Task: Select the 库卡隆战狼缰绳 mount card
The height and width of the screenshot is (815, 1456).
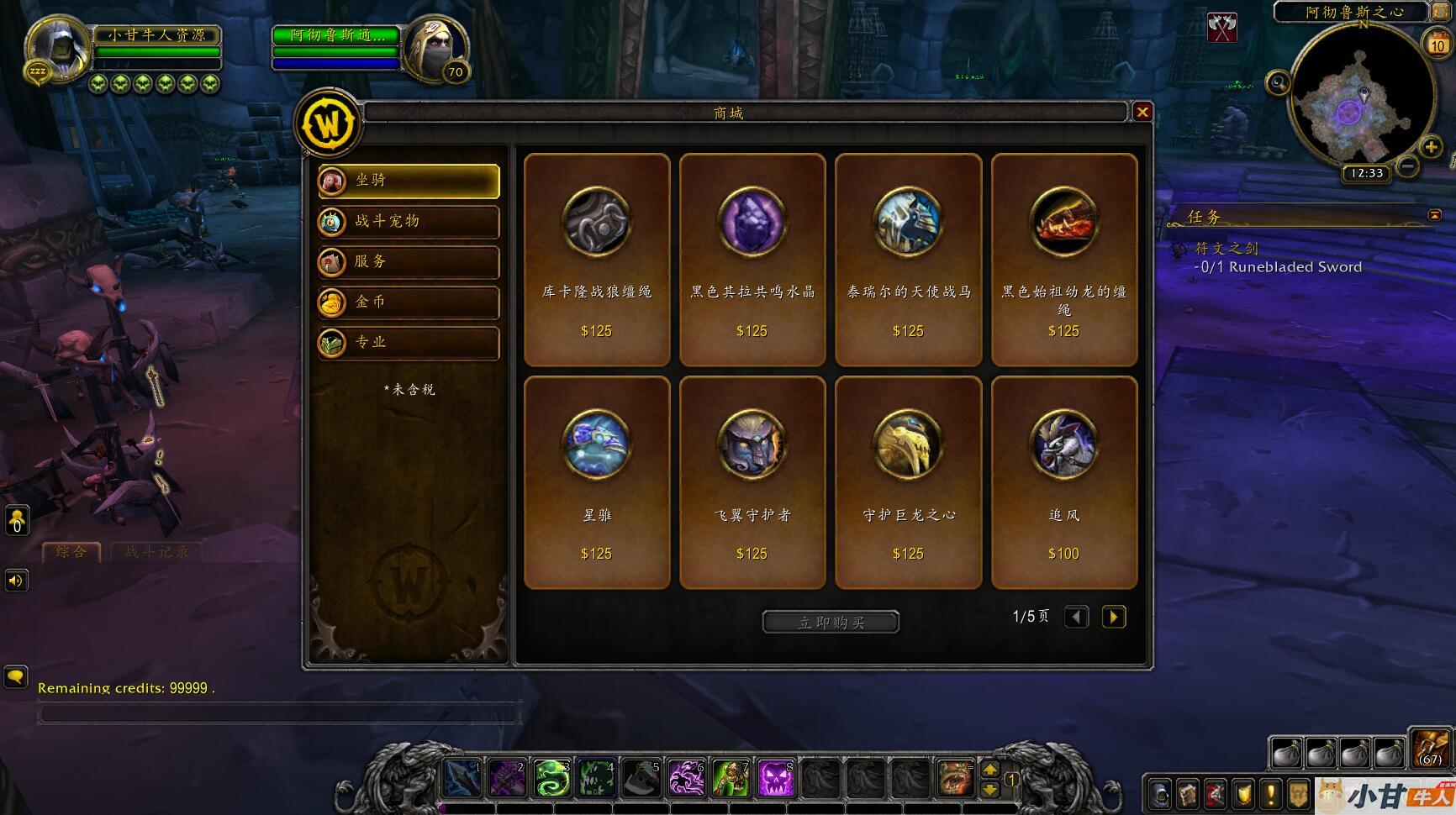Action: 597,260
